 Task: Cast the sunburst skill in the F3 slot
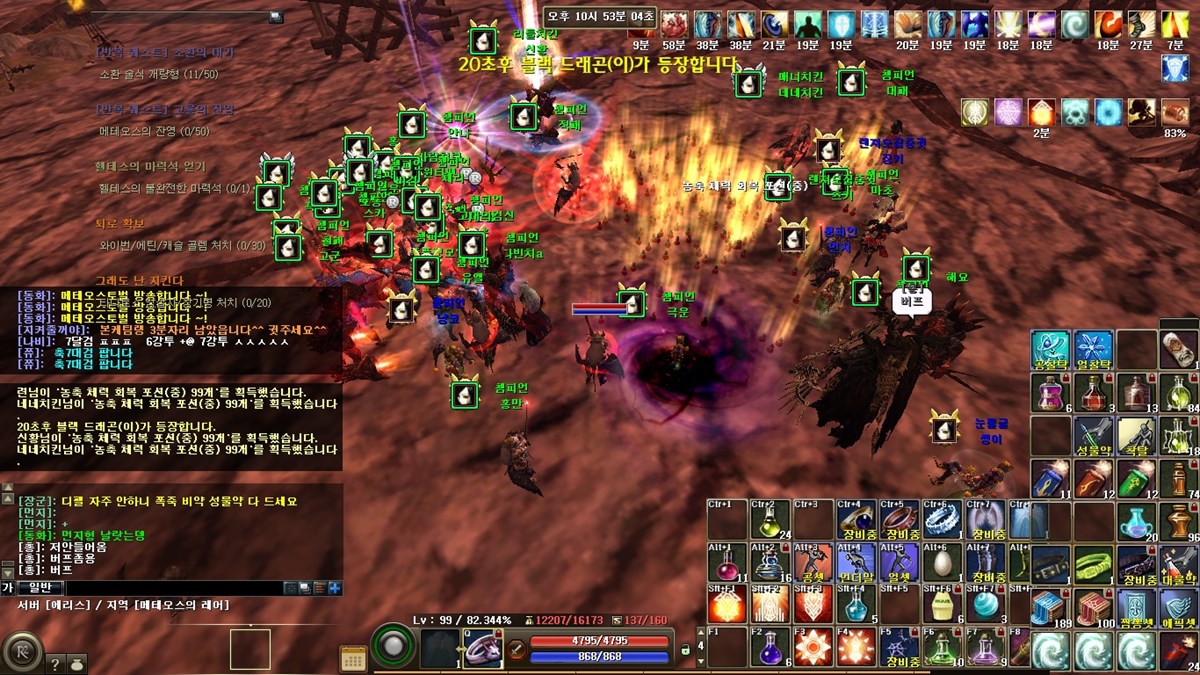click(x=812, y=648)
